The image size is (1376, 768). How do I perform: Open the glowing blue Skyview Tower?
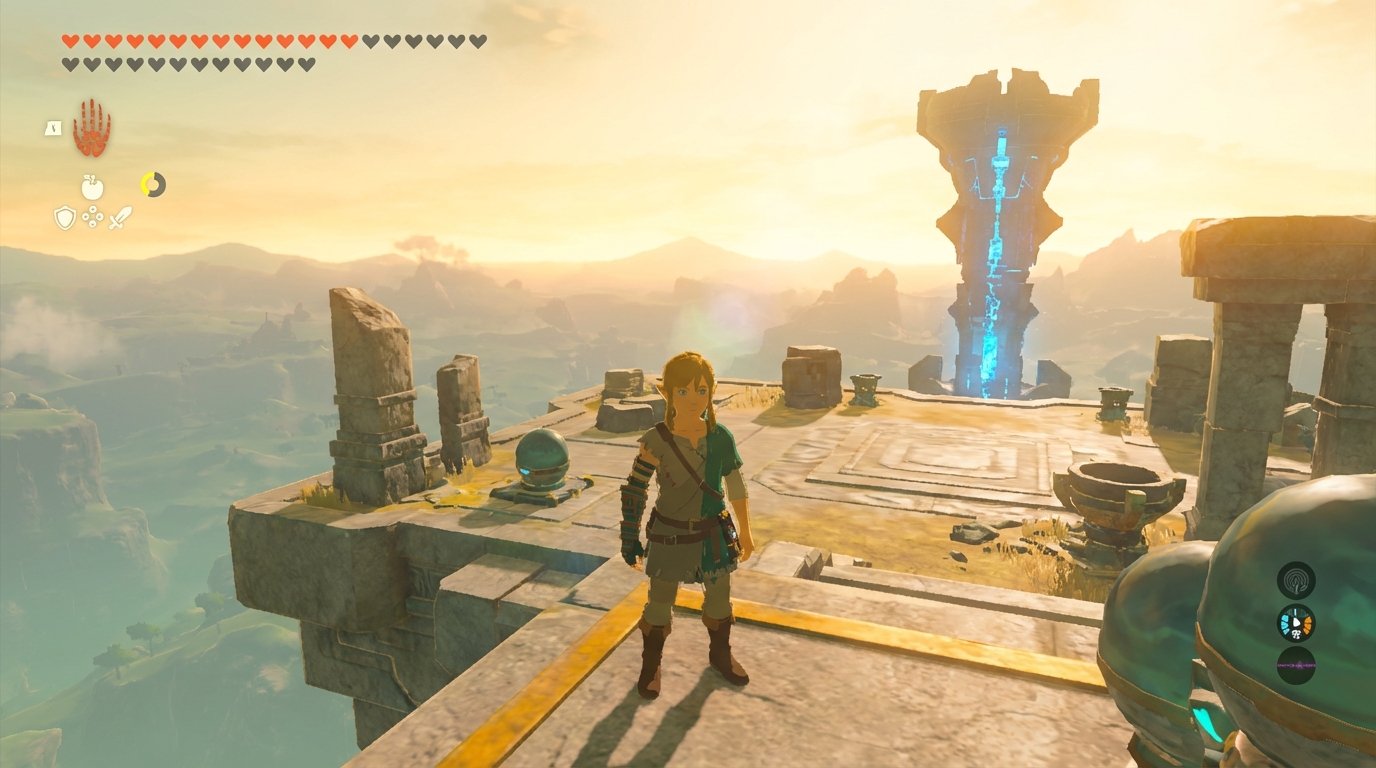pos(993,230)
